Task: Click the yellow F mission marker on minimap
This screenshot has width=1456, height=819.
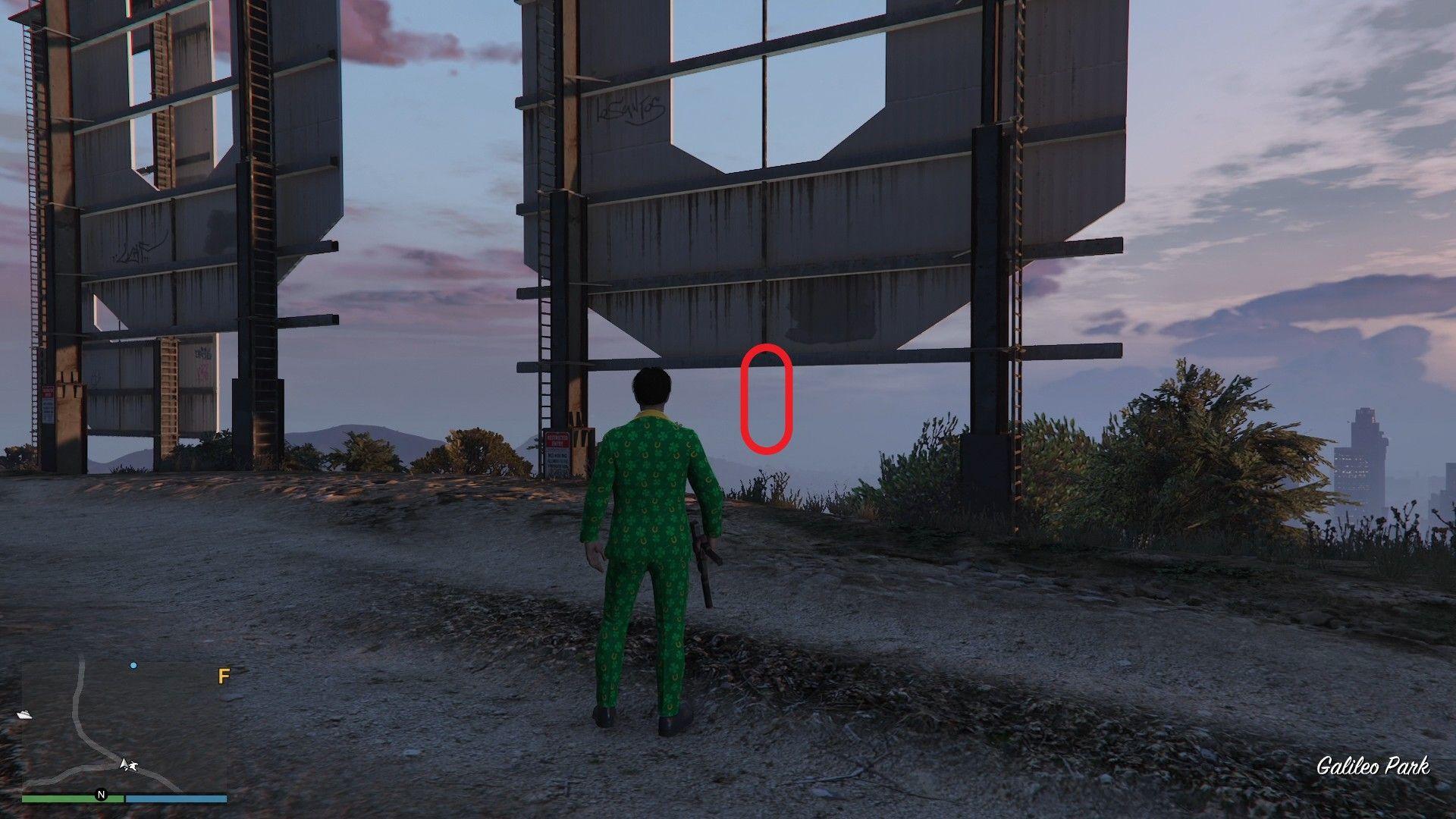Action: pos(223,676)
